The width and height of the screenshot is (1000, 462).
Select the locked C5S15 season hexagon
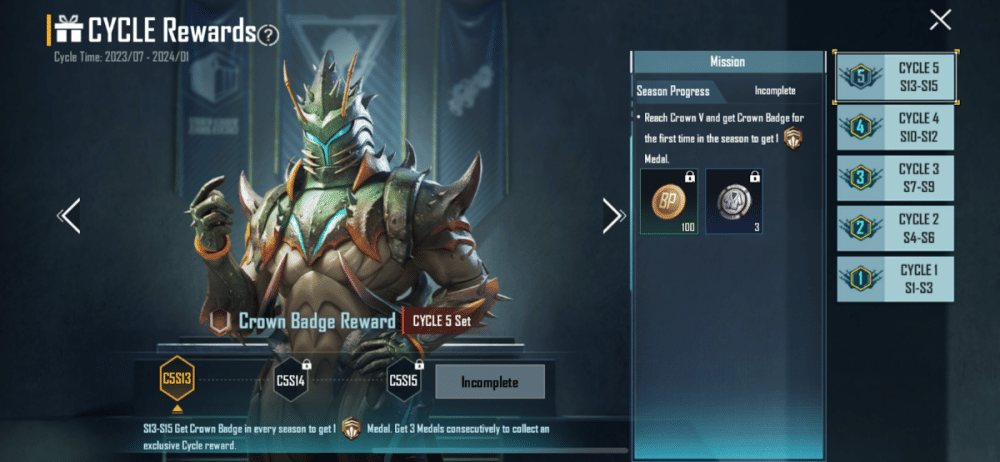(x=404, y=380)
